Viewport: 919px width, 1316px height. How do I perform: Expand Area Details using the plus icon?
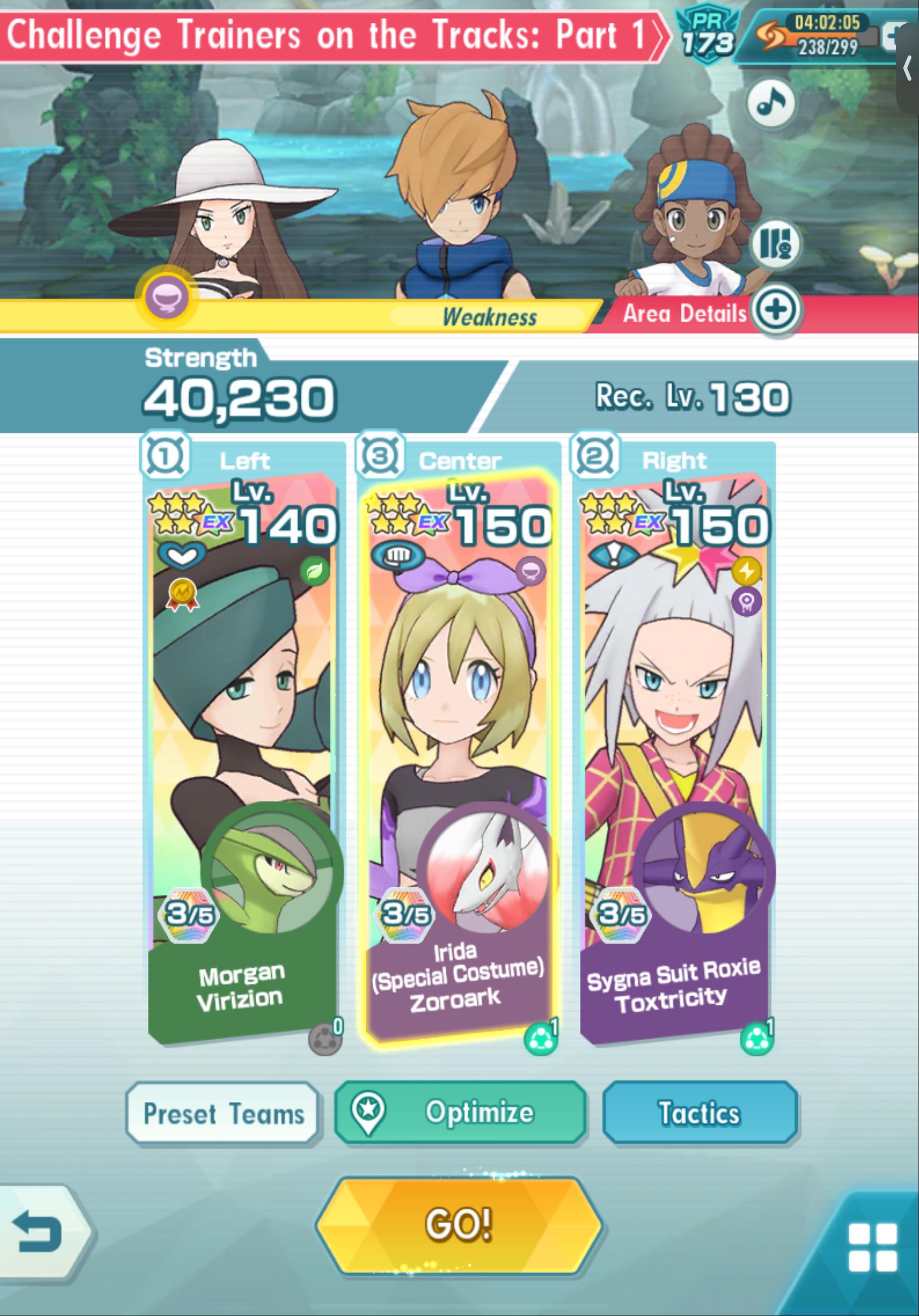pos(777,308)
